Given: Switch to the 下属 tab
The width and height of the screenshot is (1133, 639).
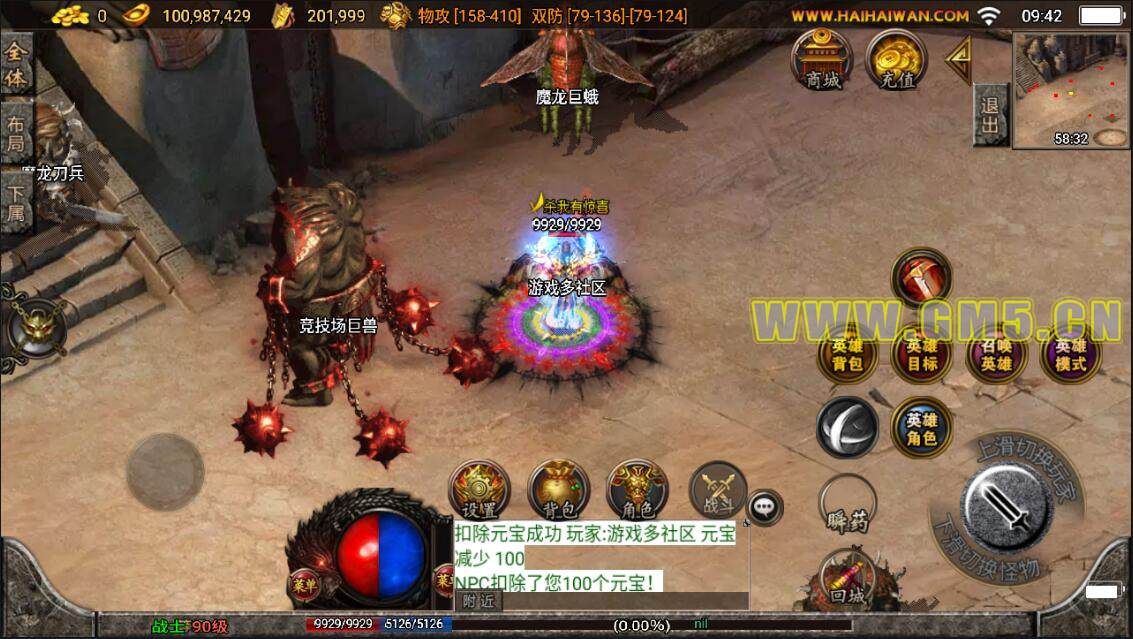Looking at the screenshot, I should coord(16,205).
